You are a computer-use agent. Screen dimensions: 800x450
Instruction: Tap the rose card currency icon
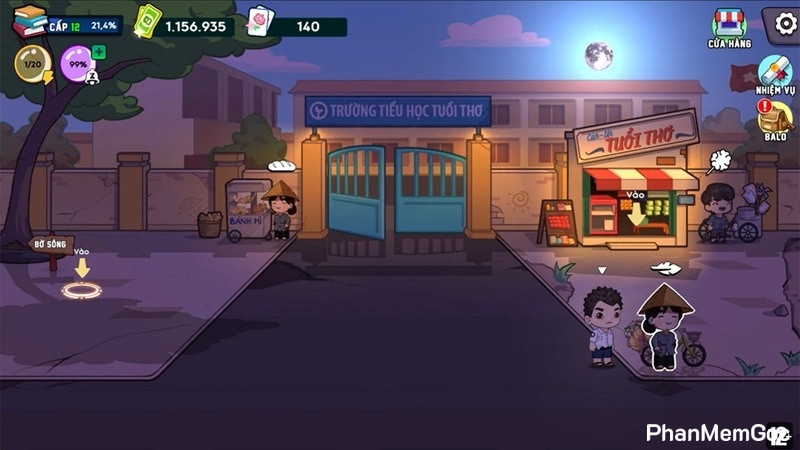[260, 22]
